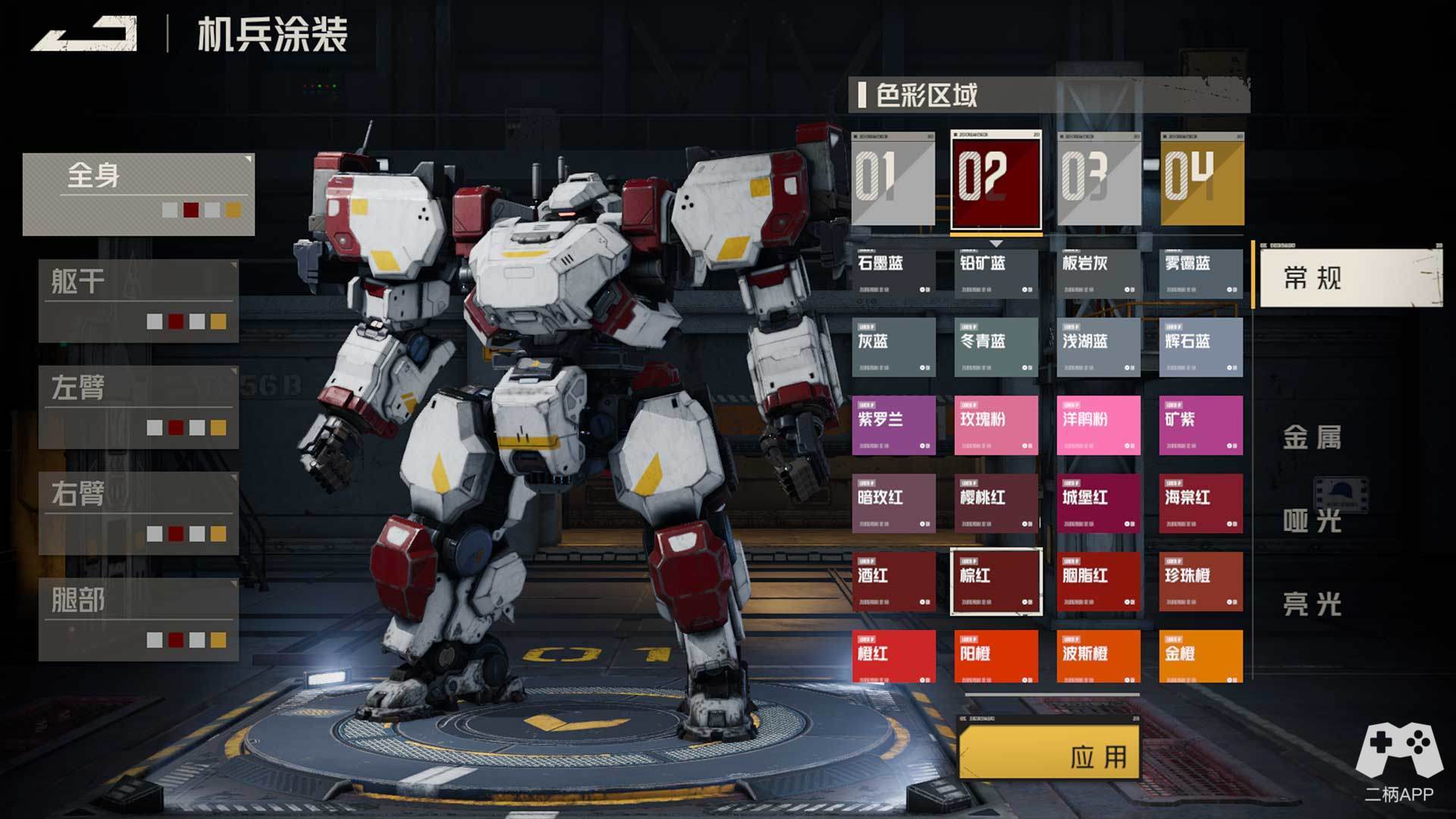The height and width of the screenshot is (819, 1456).
Task: Choose the 酒红 wine red swatch
Action: point(893,582)
